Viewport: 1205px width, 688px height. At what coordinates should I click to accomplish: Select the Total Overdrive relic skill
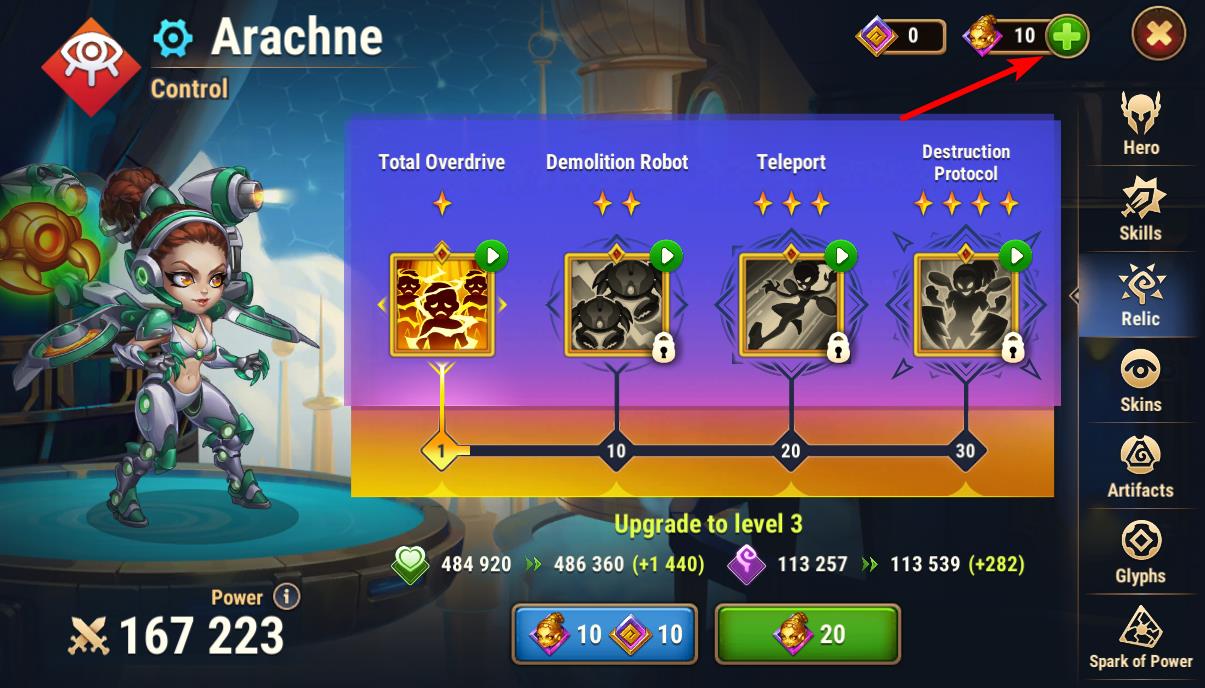click(x=441, y=305)
